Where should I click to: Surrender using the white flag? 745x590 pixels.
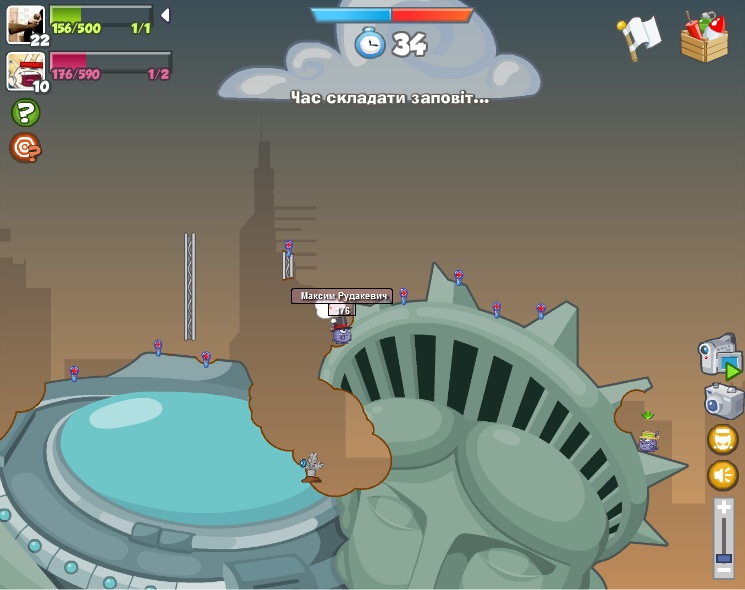(x=639, y=37)
